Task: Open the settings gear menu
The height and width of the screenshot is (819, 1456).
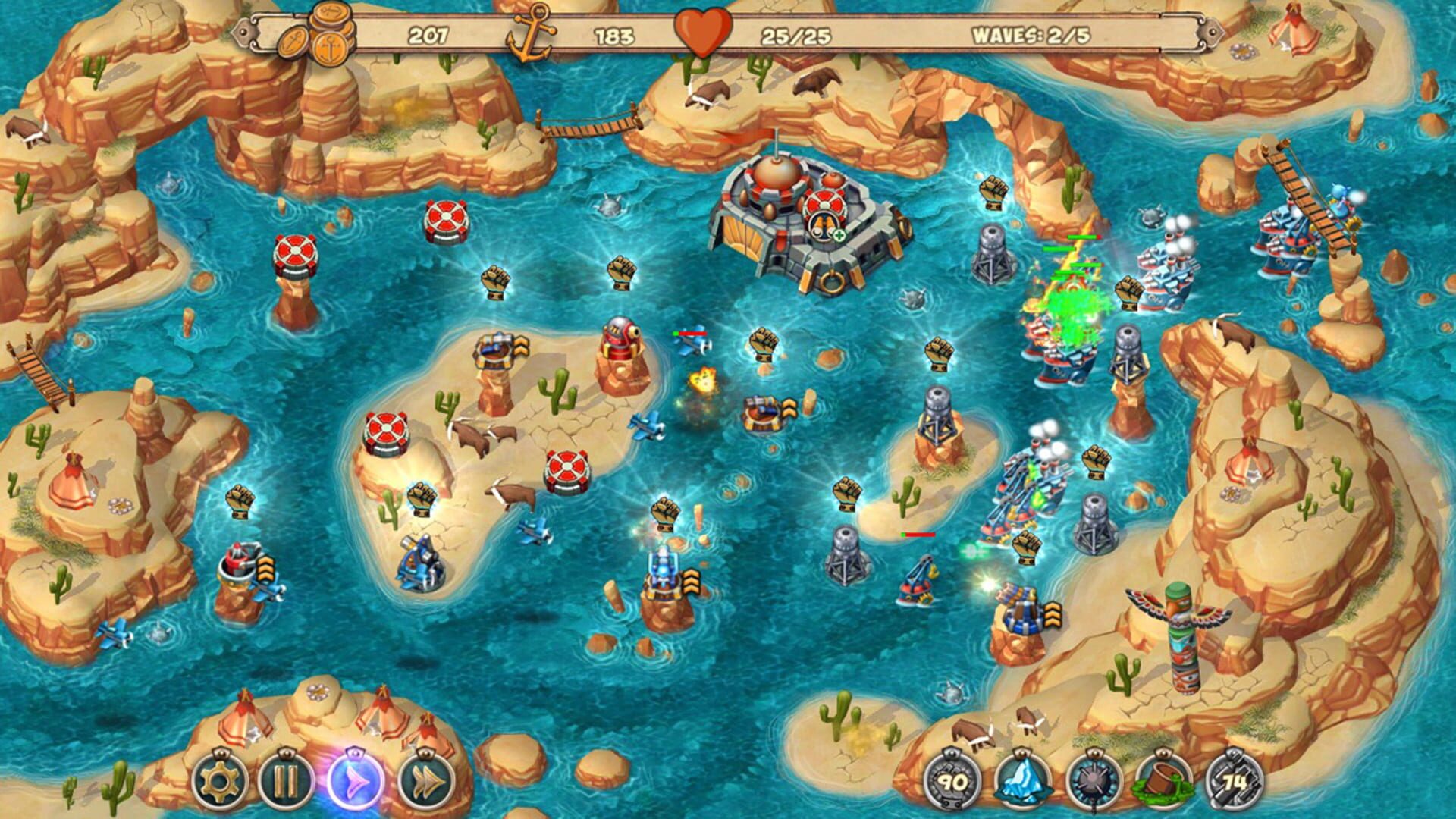Action: click(x=220, y=782)
